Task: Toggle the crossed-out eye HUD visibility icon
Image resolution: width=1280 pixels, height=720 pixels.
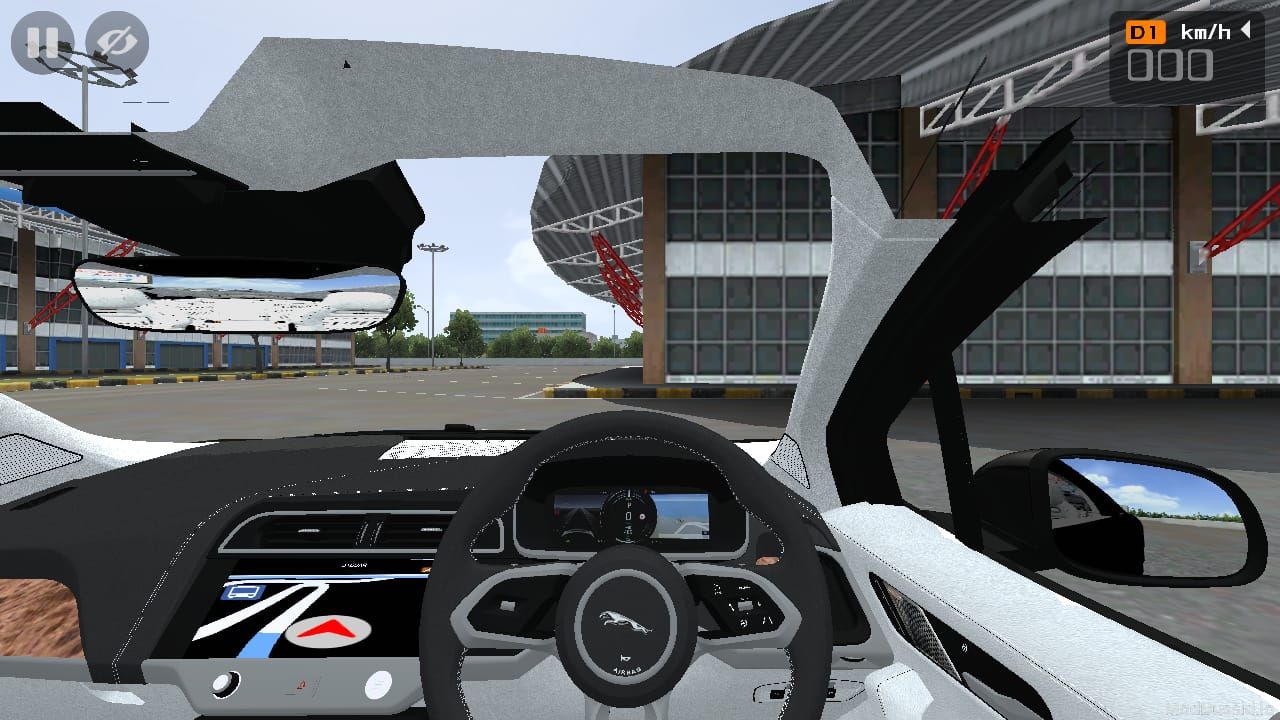Action: pos(117,43)
